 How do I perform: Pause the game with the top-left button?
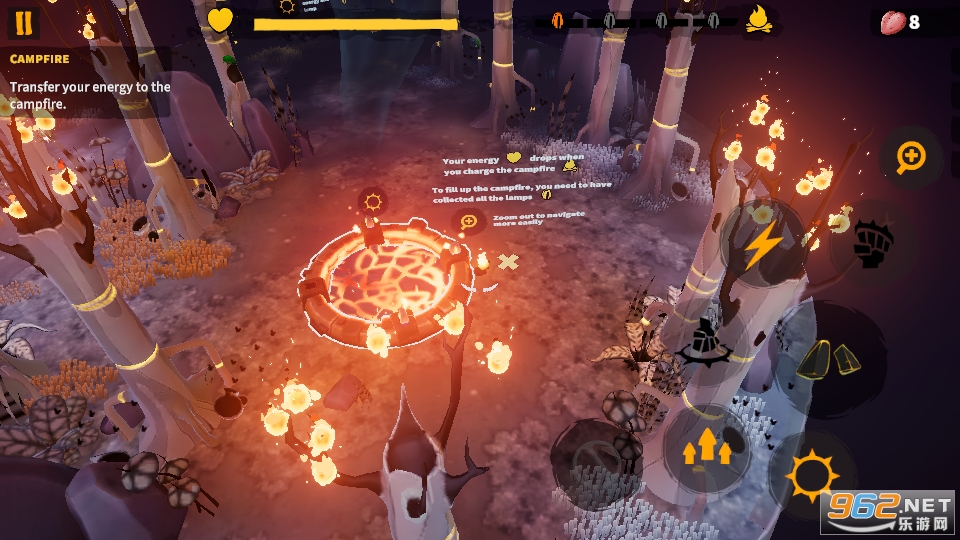pyautogui.click(x=24, y=22)
